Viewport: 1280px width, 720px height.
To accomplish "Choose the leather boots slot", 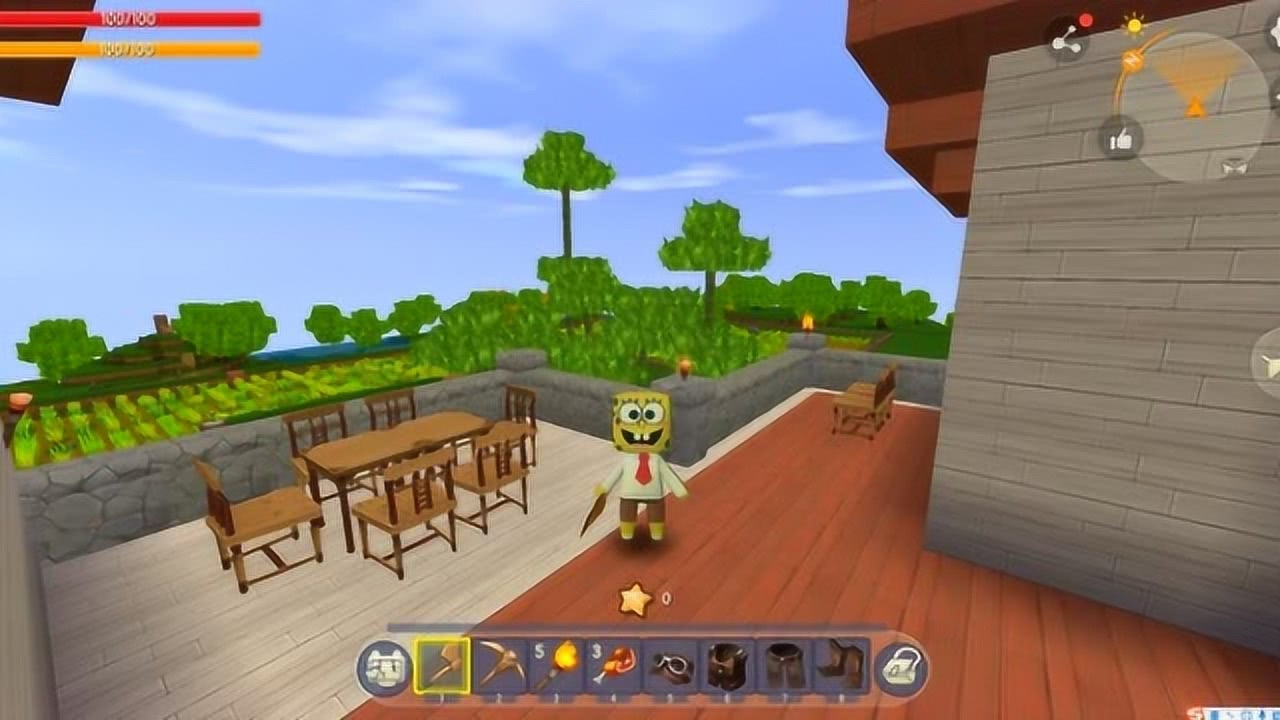I will pos(842,665).
